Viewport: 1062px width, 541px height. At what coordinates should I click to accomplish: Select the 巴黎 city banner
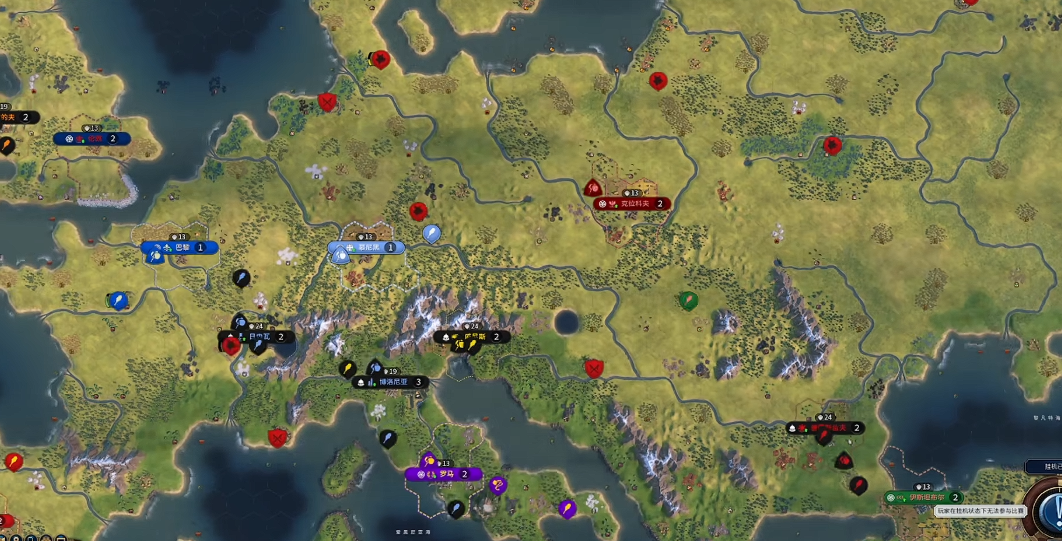[180, 247]
